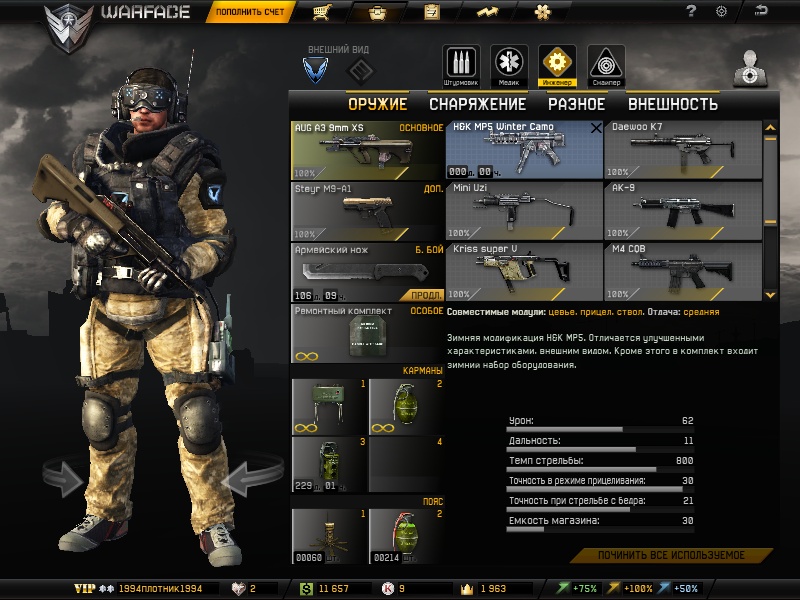Extend the Армейский нож via ПРОДЛ. button
The image size is (800, 600).
(x=424, y=295)
